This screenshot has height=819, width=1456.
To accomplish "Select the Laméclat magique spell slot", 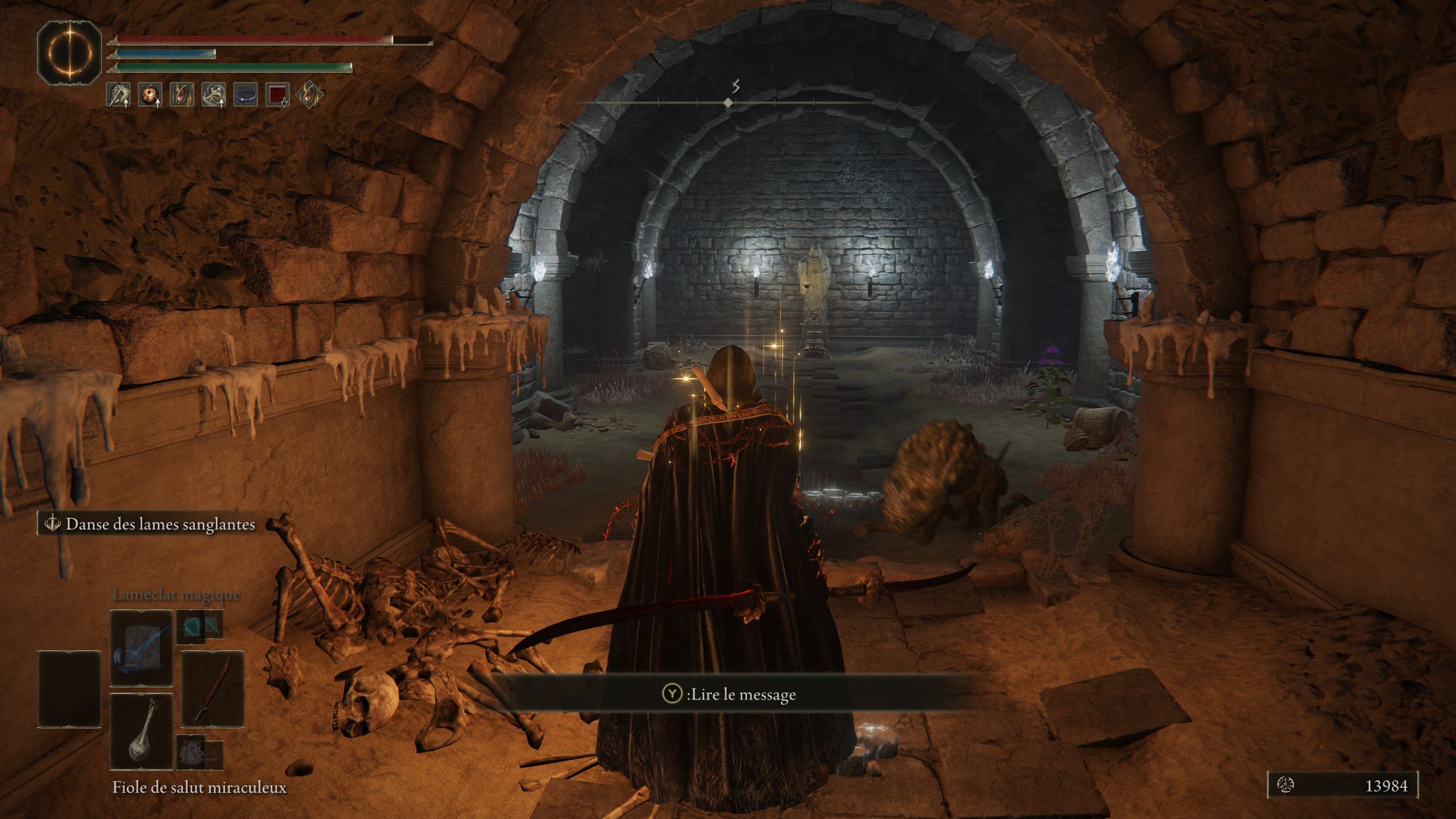I will 141,649.
